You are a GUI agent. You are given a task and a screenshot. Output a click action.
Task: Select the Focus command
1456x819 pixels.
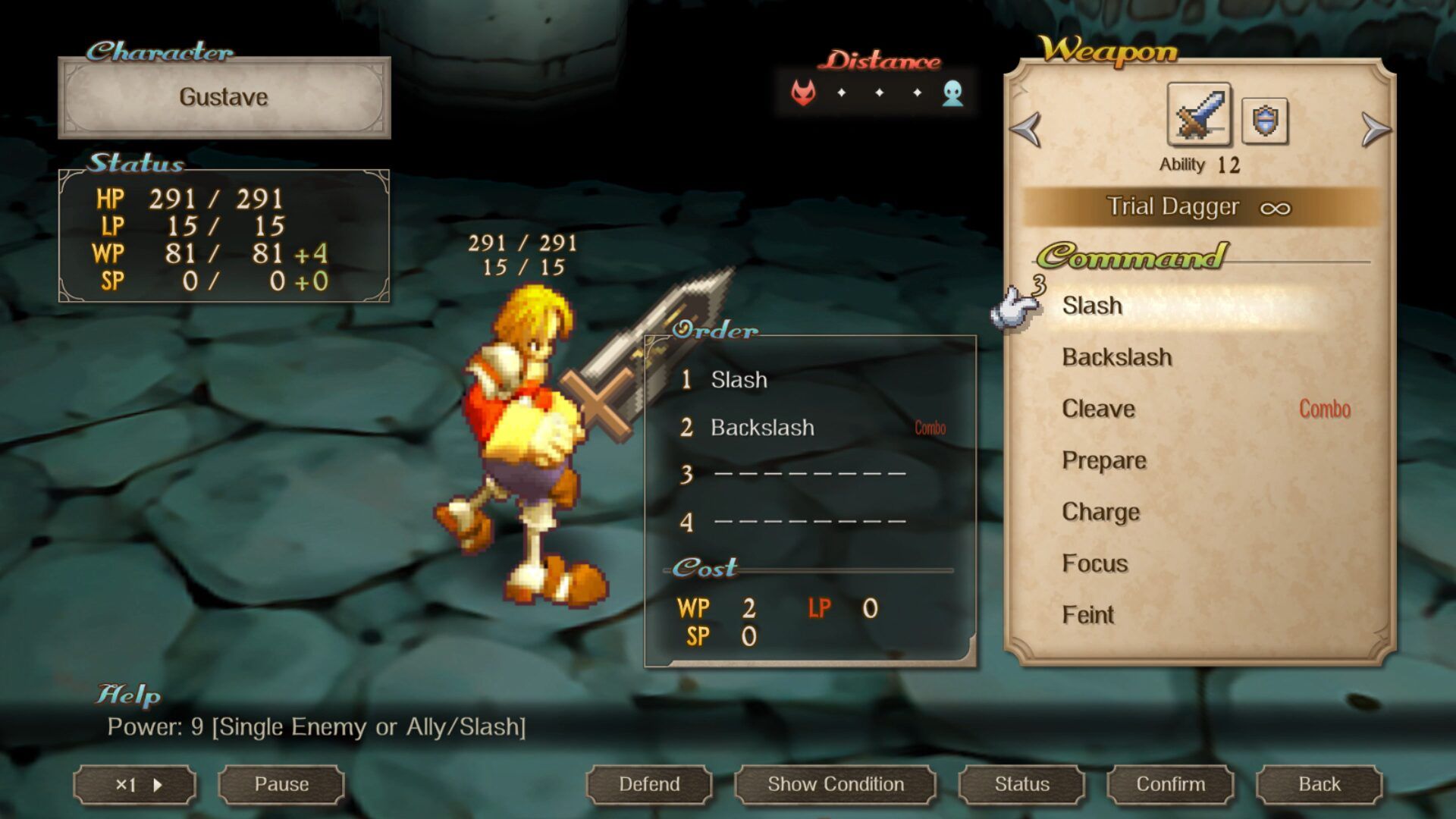(x=1095, y=563)
